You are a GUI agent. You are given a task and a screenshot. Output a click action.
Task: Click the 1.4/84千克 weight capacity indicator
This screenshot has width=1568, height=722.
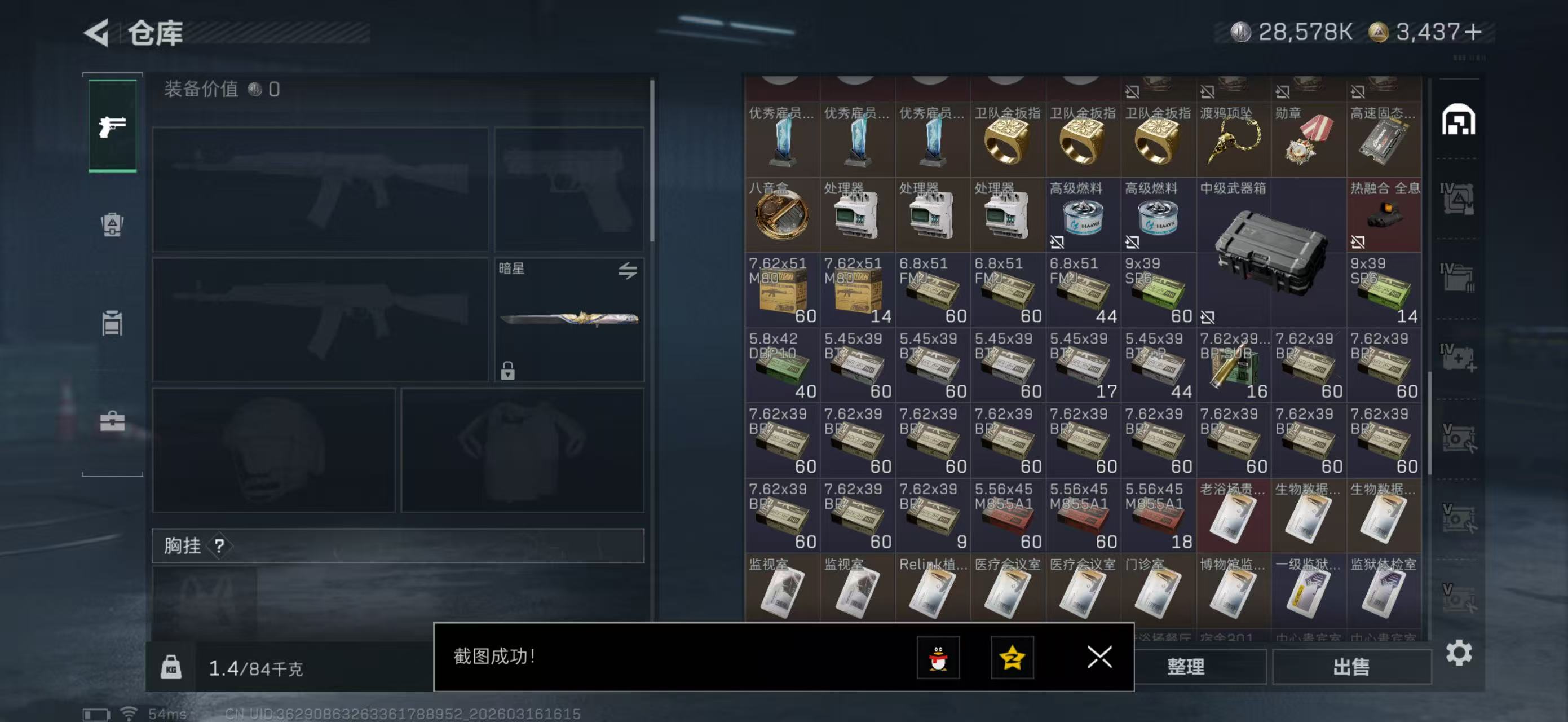point(255,668)
